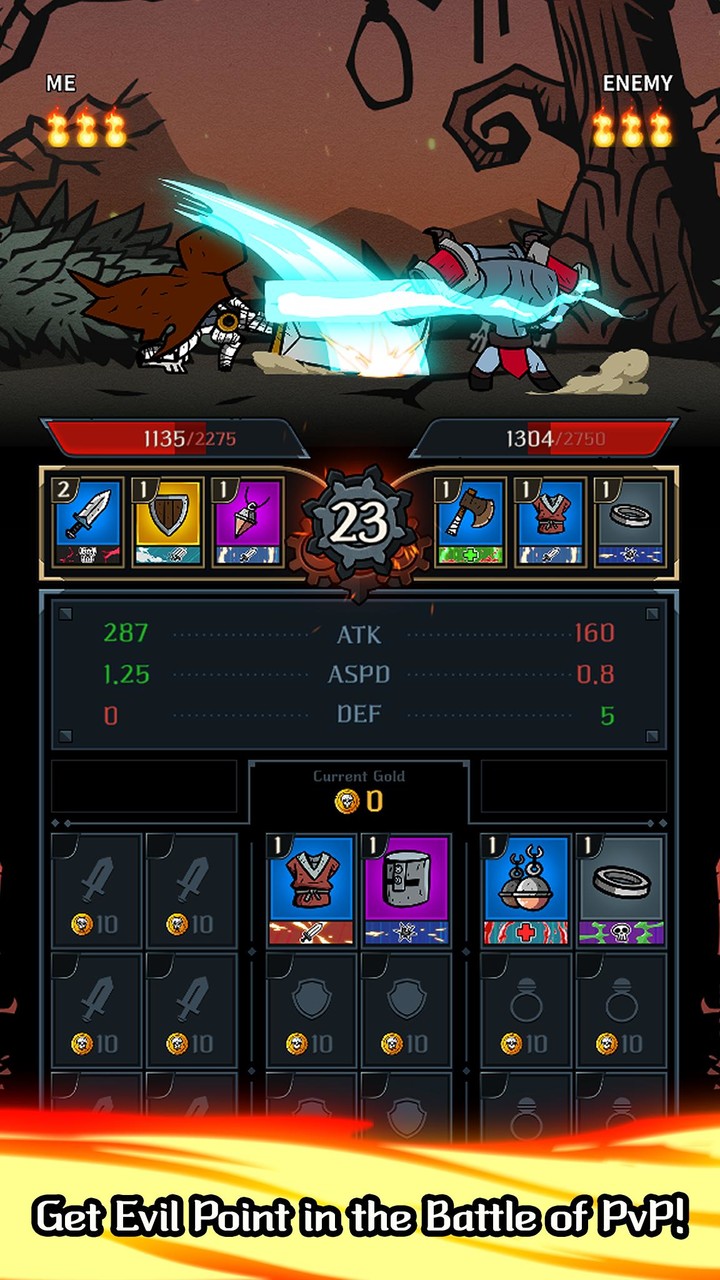
Task: Inspect the enemy's red tunic armor
Action: coord(551,522)
